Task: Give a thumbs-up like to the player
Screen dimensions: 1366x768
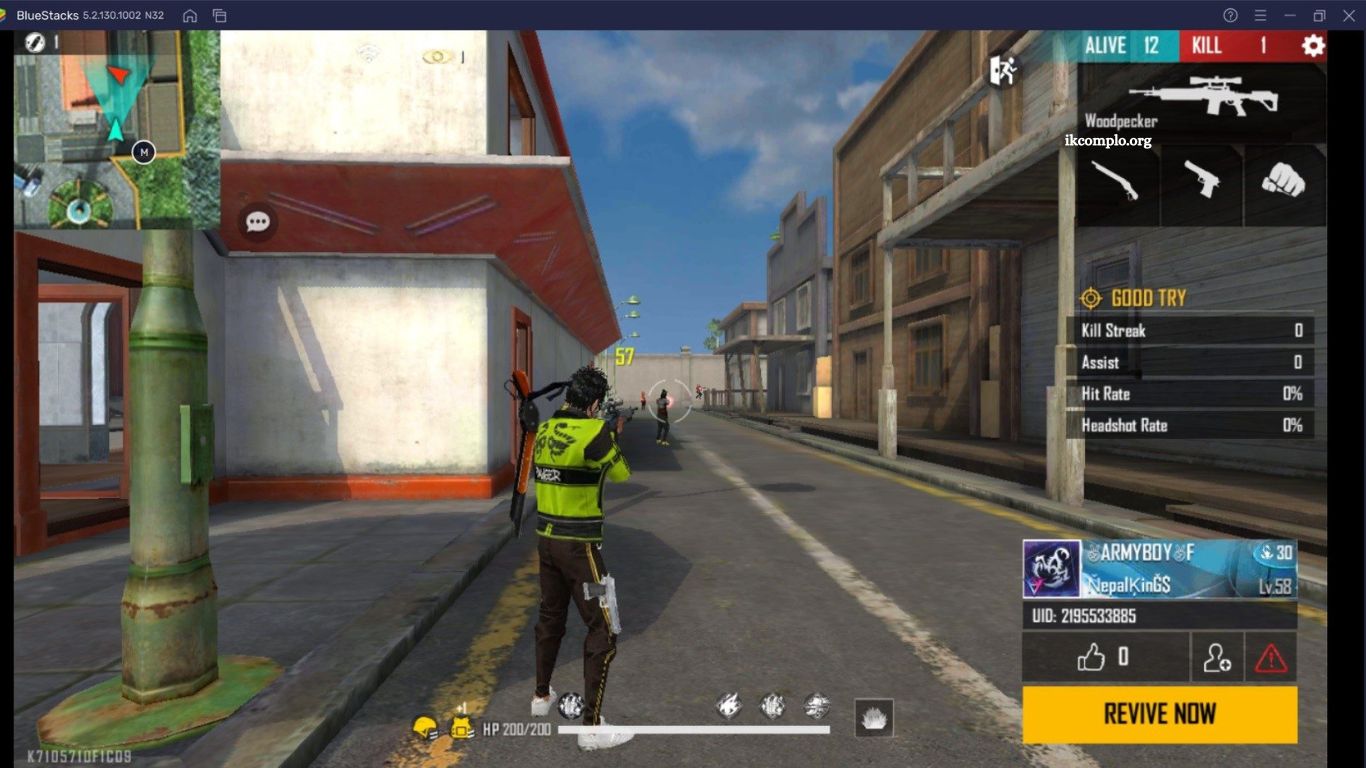Action: click(x=1104, y=657)
